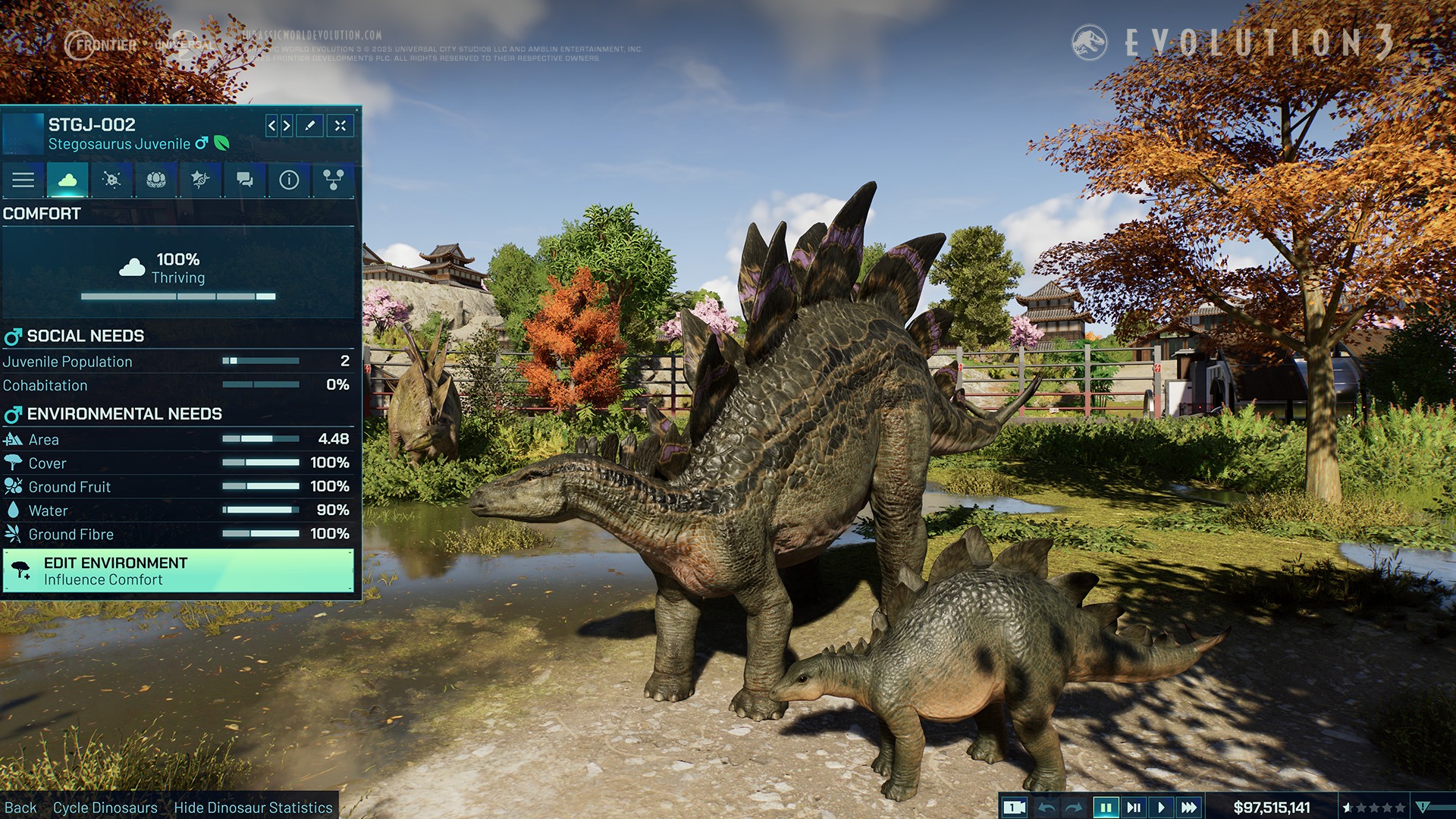Viewport: 1456px width, 819px height.
Task: Click the camera view icon on the bottom bar
Action: pos(1014,808)
